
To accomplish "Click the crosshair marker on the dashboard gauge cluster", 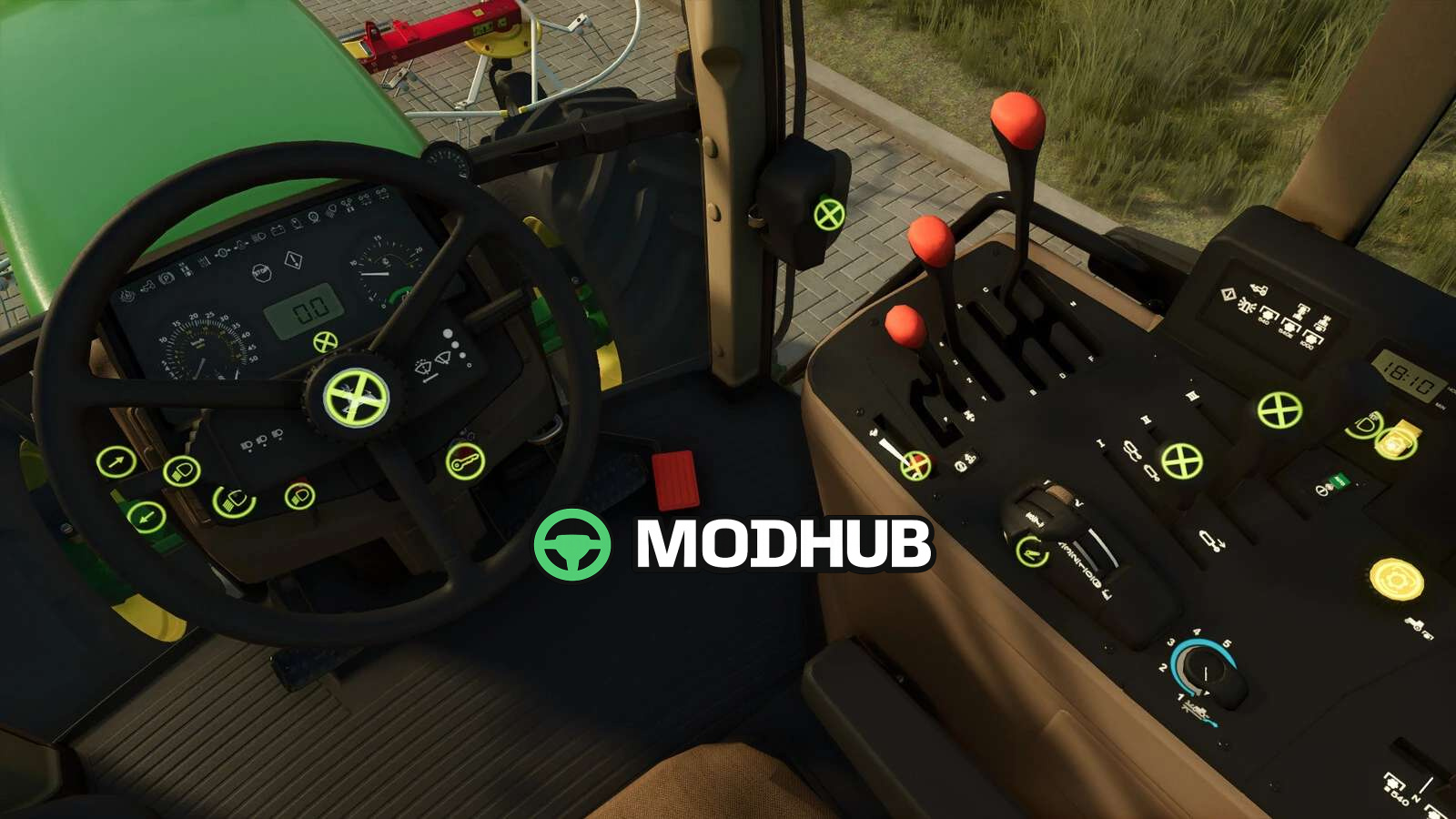I will tap(325, 343).
